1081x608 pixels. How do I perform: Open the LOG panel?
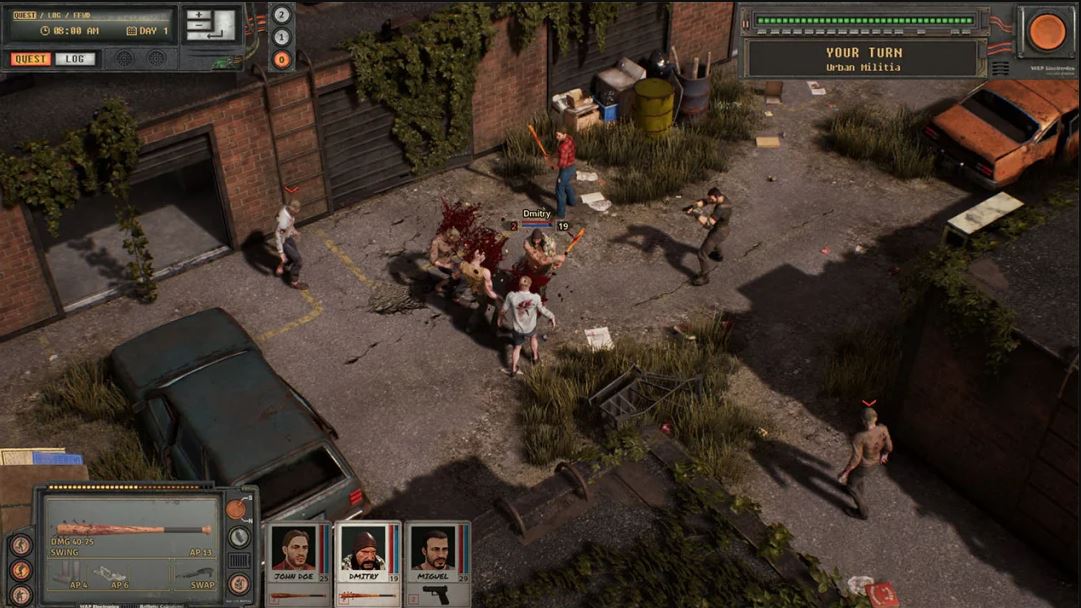pos(75,59)
